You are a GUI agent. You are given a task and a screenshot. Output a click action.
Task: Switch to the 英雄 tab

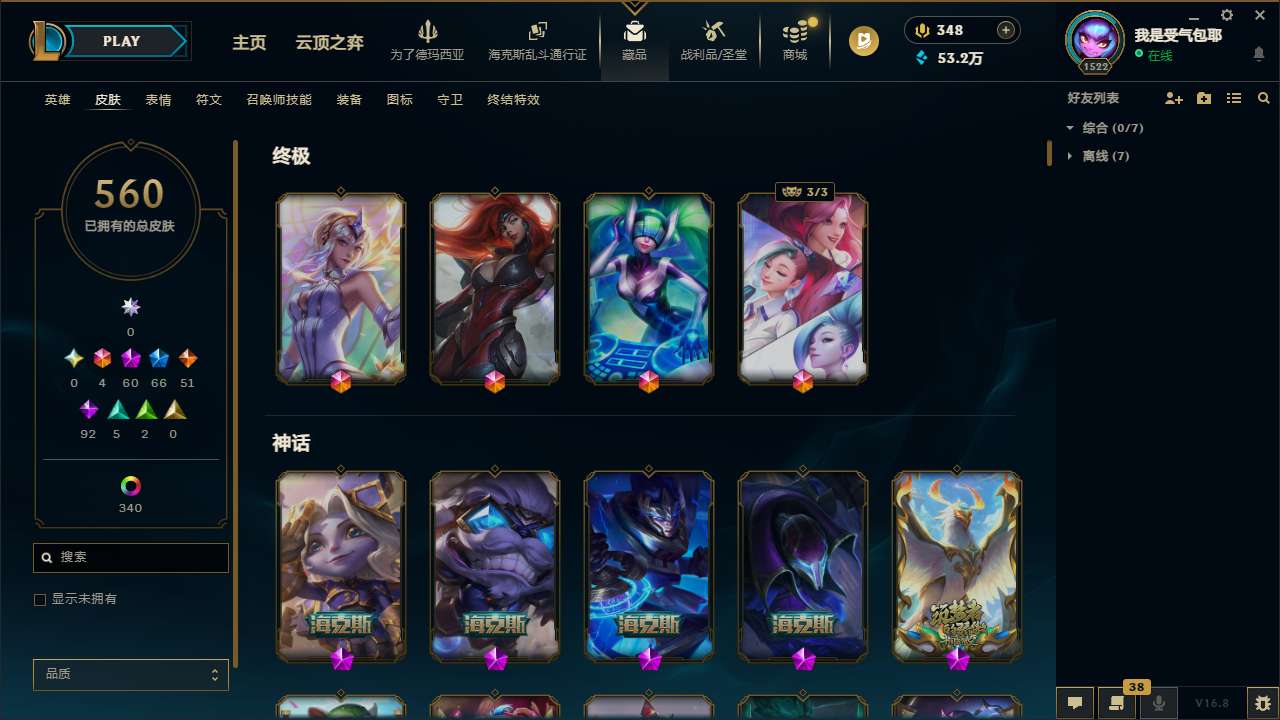click(x=57, y=100)
